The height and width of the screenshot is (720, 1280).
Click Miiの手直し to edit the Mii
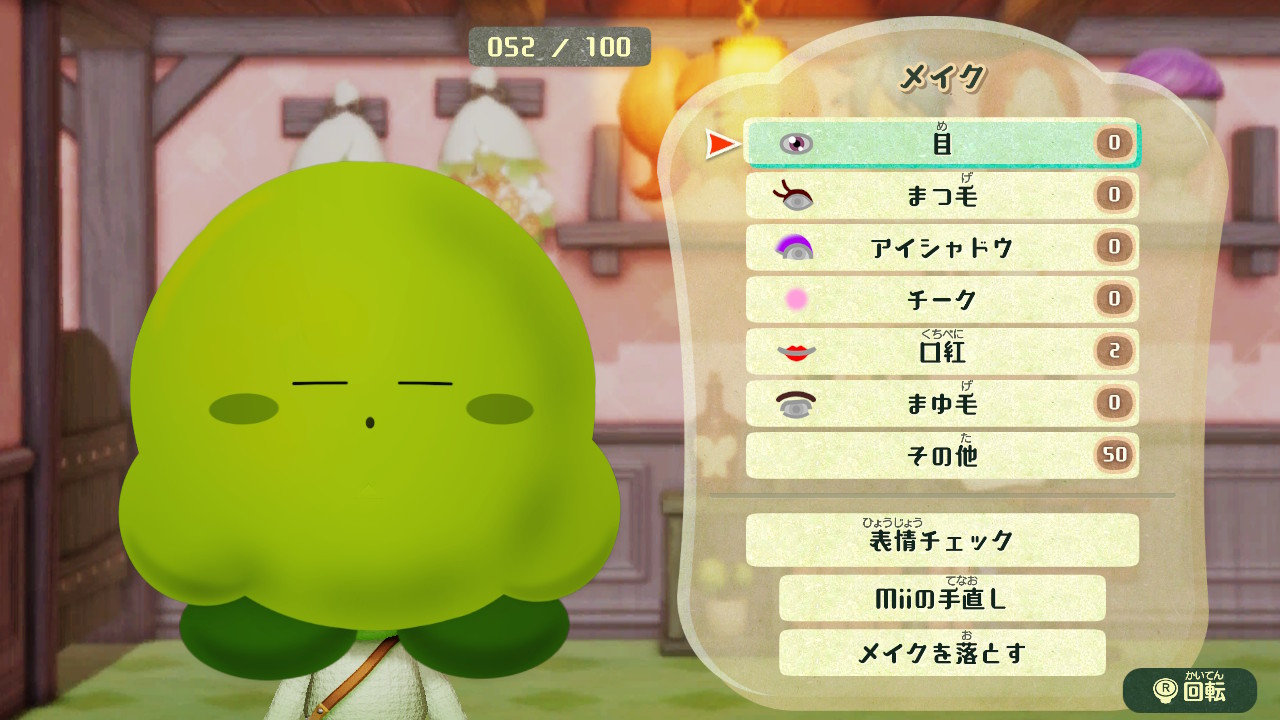tap(940, 599)
